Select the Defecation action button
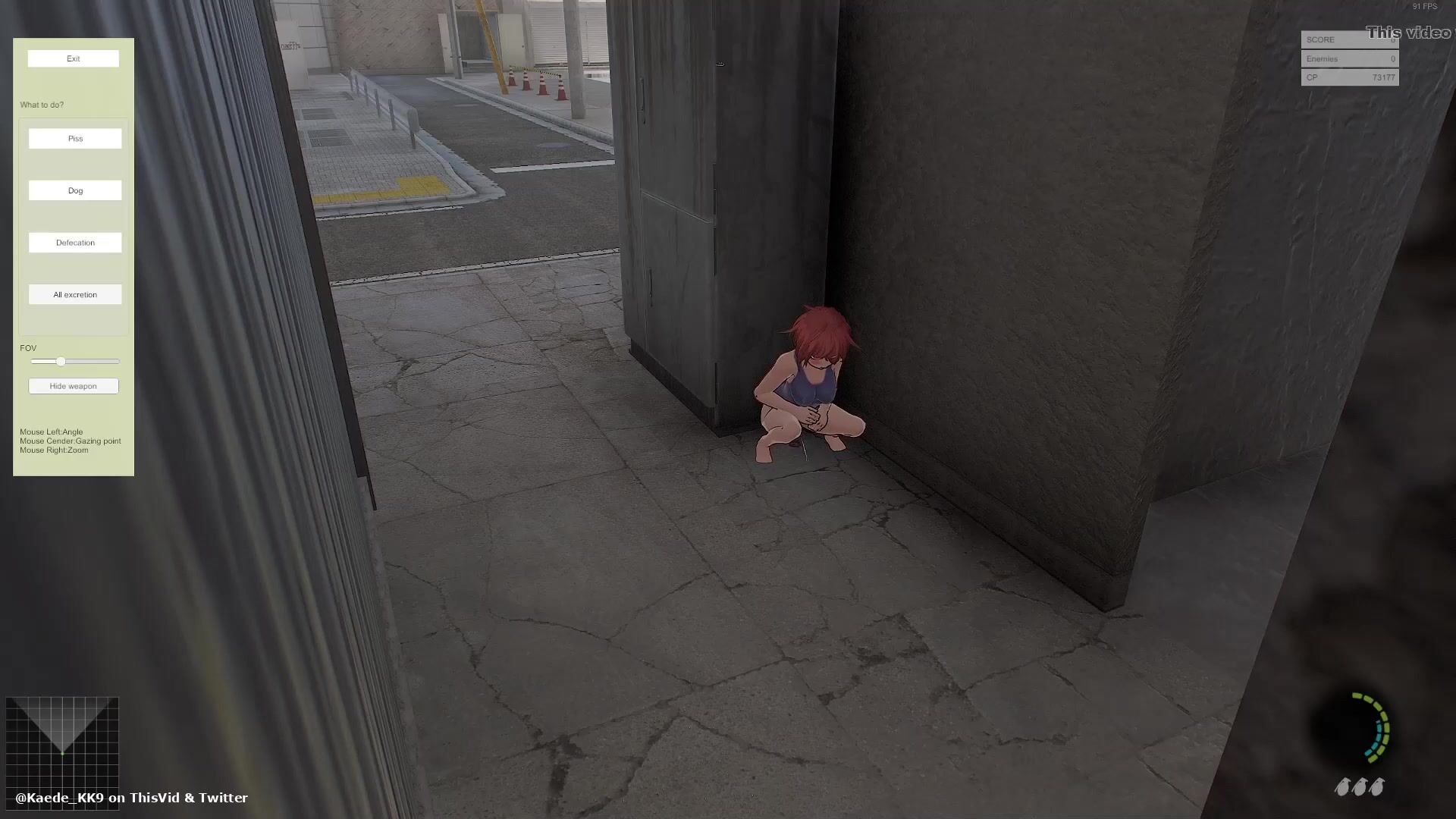Image resolution: width=1456 pixels, height=819 pixels. pyautogui.click(x=75, y=243)
